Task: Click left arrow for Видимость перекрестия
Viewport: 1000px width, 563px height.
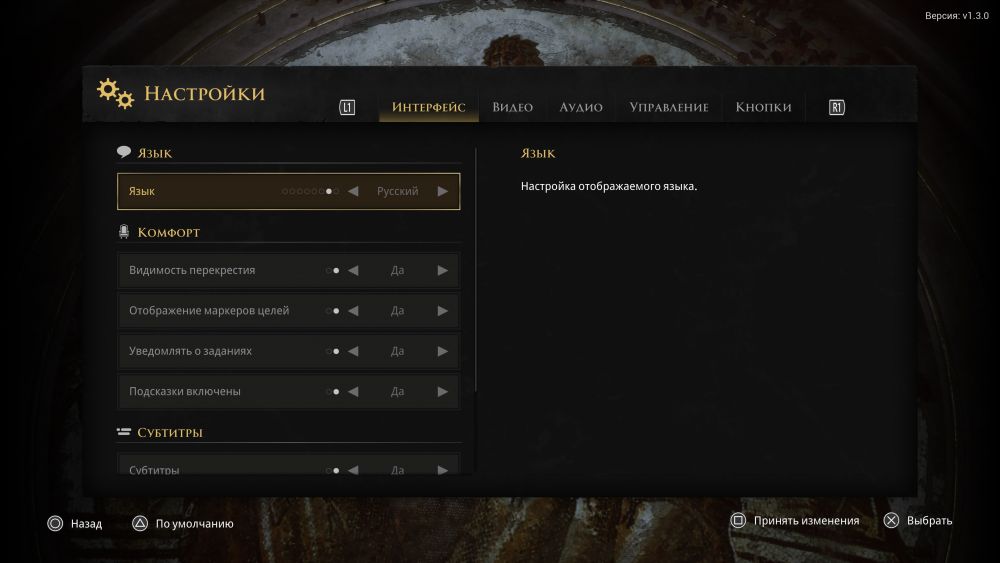Action: [x=353, y=270]
